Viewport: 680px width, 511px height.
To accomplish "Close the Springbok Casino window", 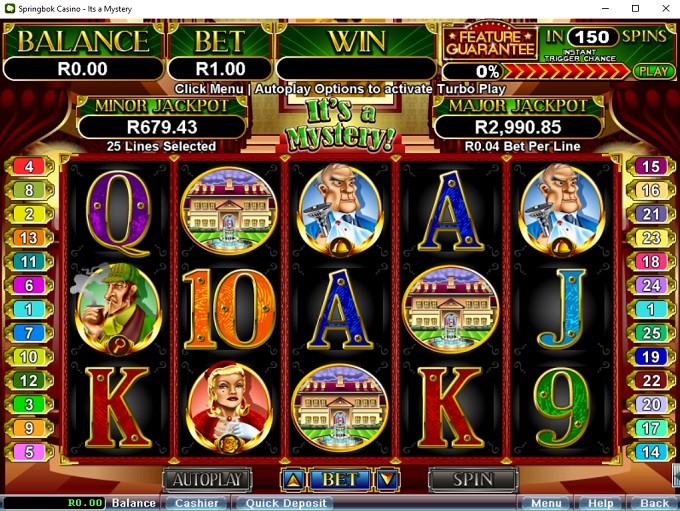I will [x=661, y=8].
